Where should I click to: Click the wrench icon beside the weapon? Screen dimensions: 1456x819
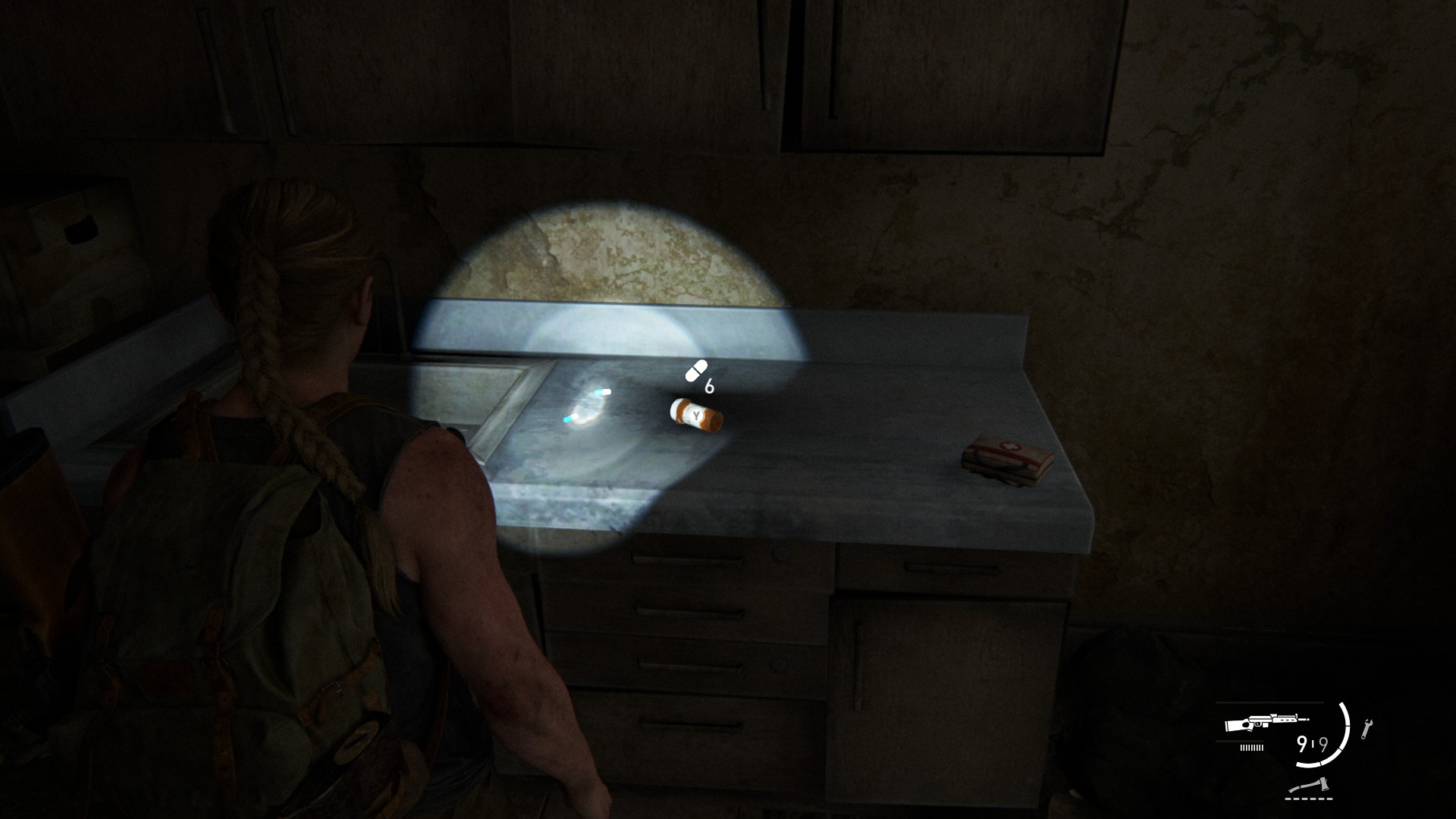pos(1367,729)
